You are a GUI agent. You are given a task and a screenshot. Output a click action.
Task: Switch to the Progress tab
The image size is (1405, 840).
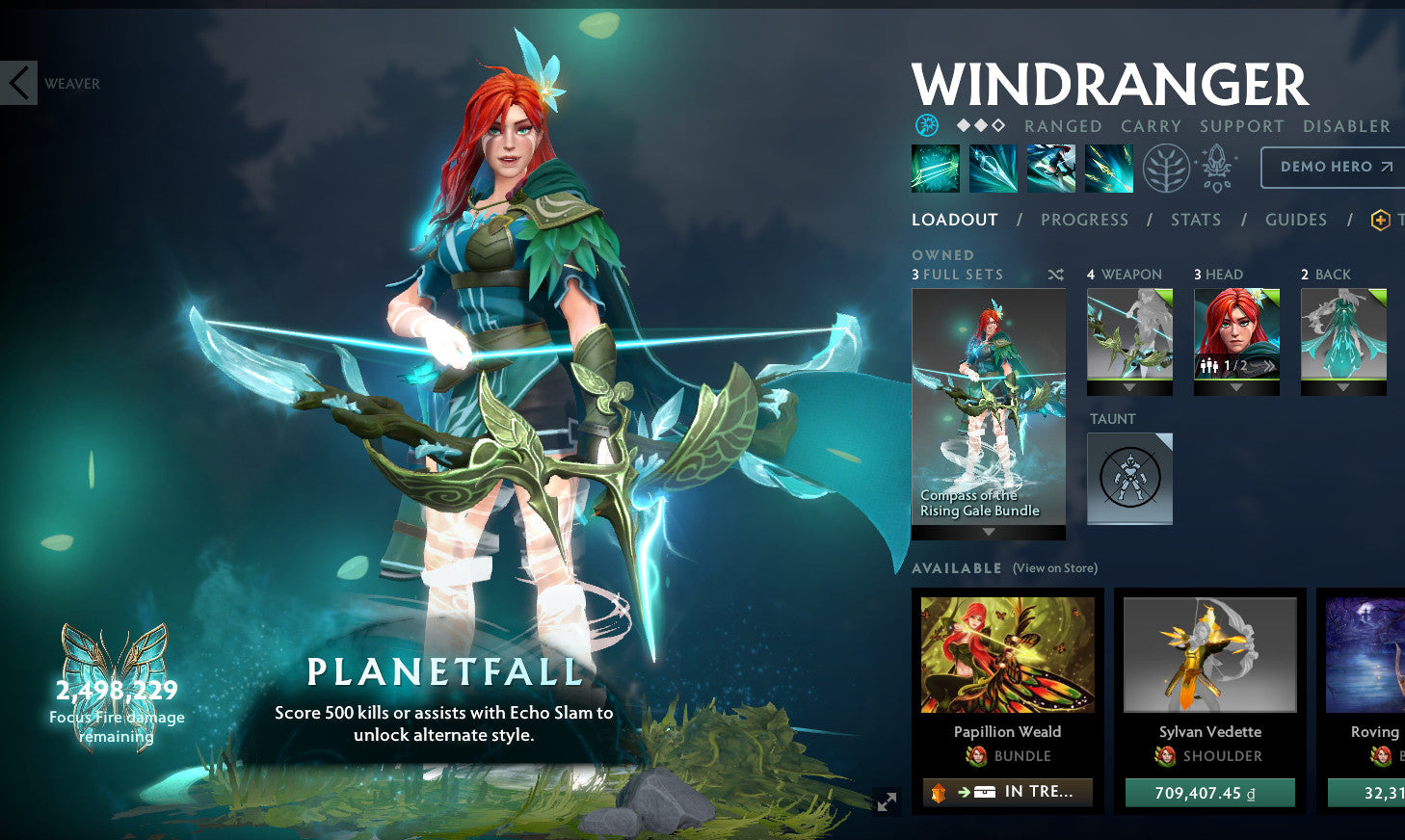click(1084, 220)
